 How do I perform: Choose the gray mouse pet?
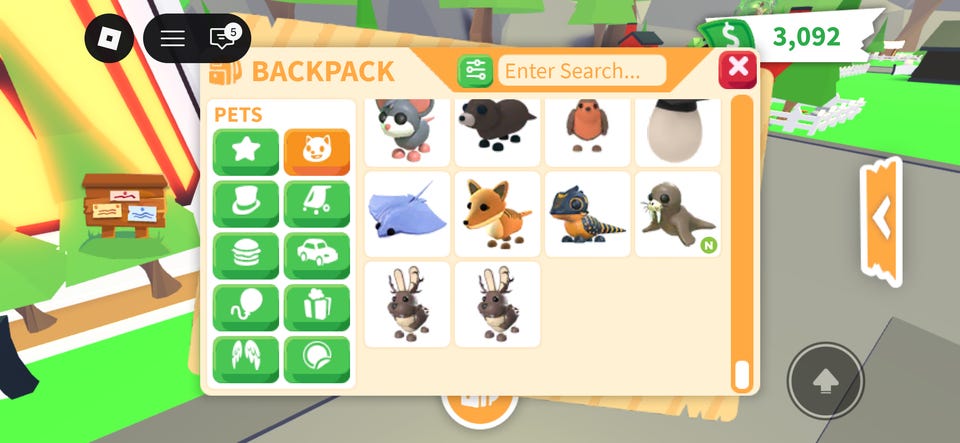point(406,130)
